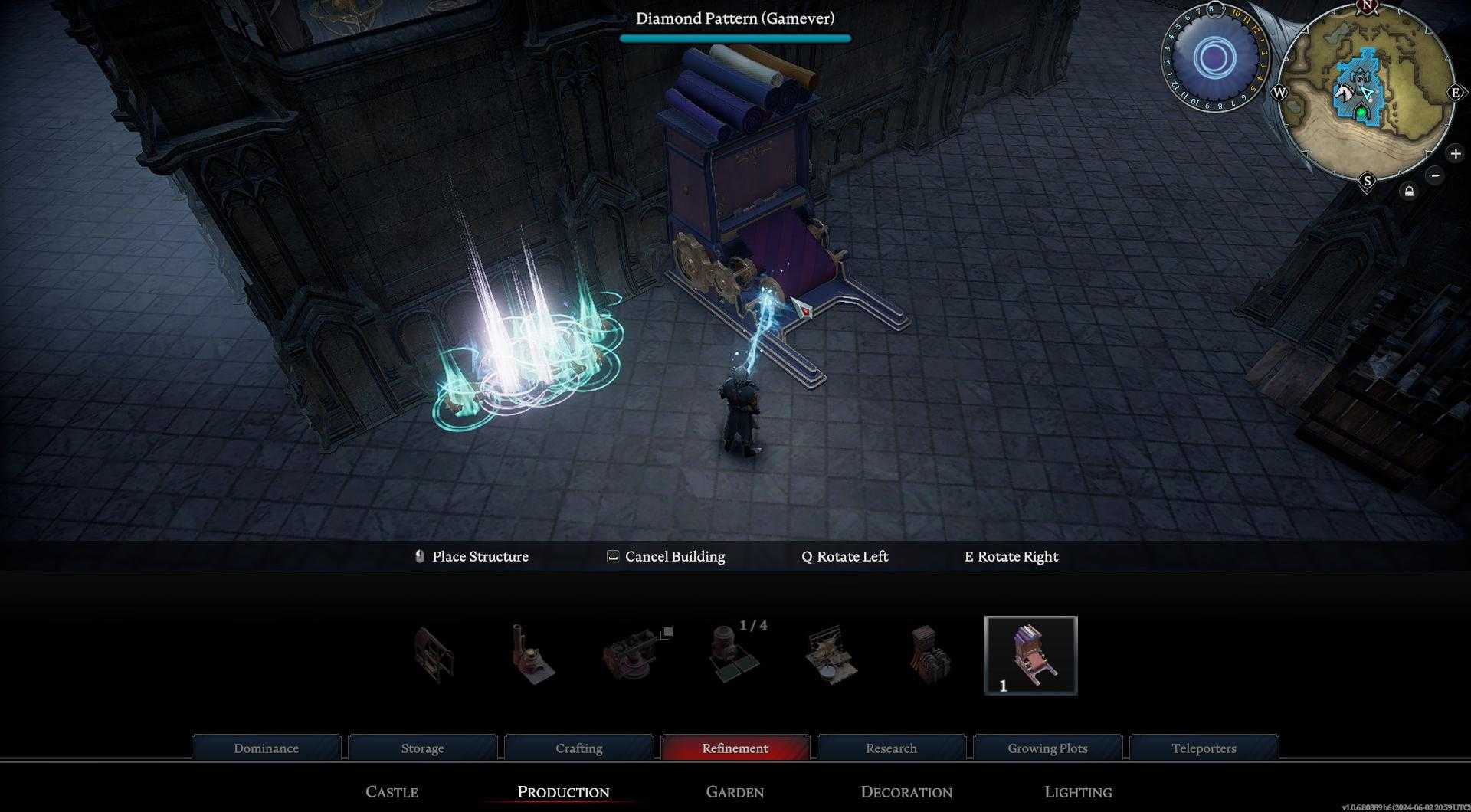Switch to the Decoration category
The image size is (1471, 812).
906,792
